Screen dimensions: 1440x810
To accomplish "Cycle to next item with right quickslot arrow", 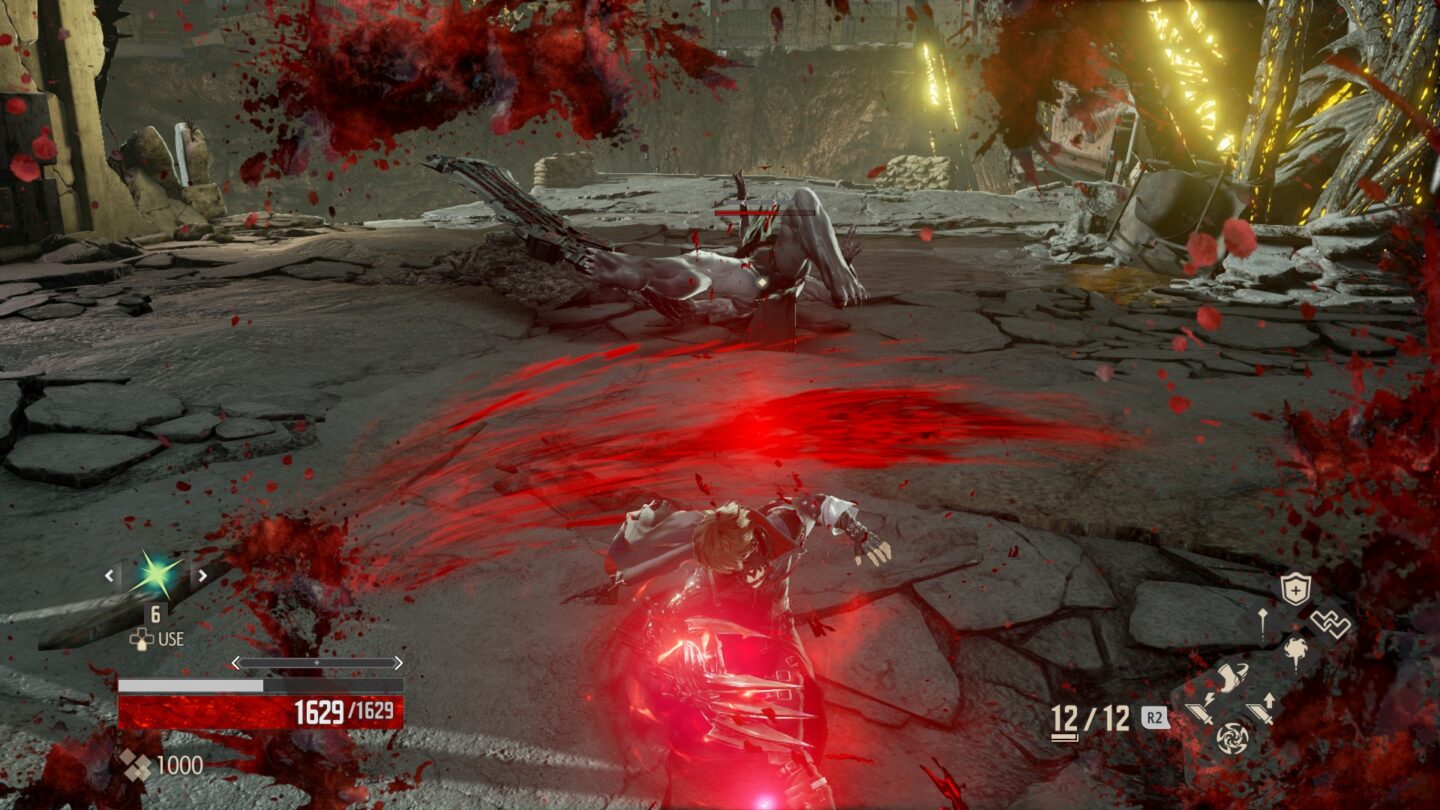I will tap(201, 576).
